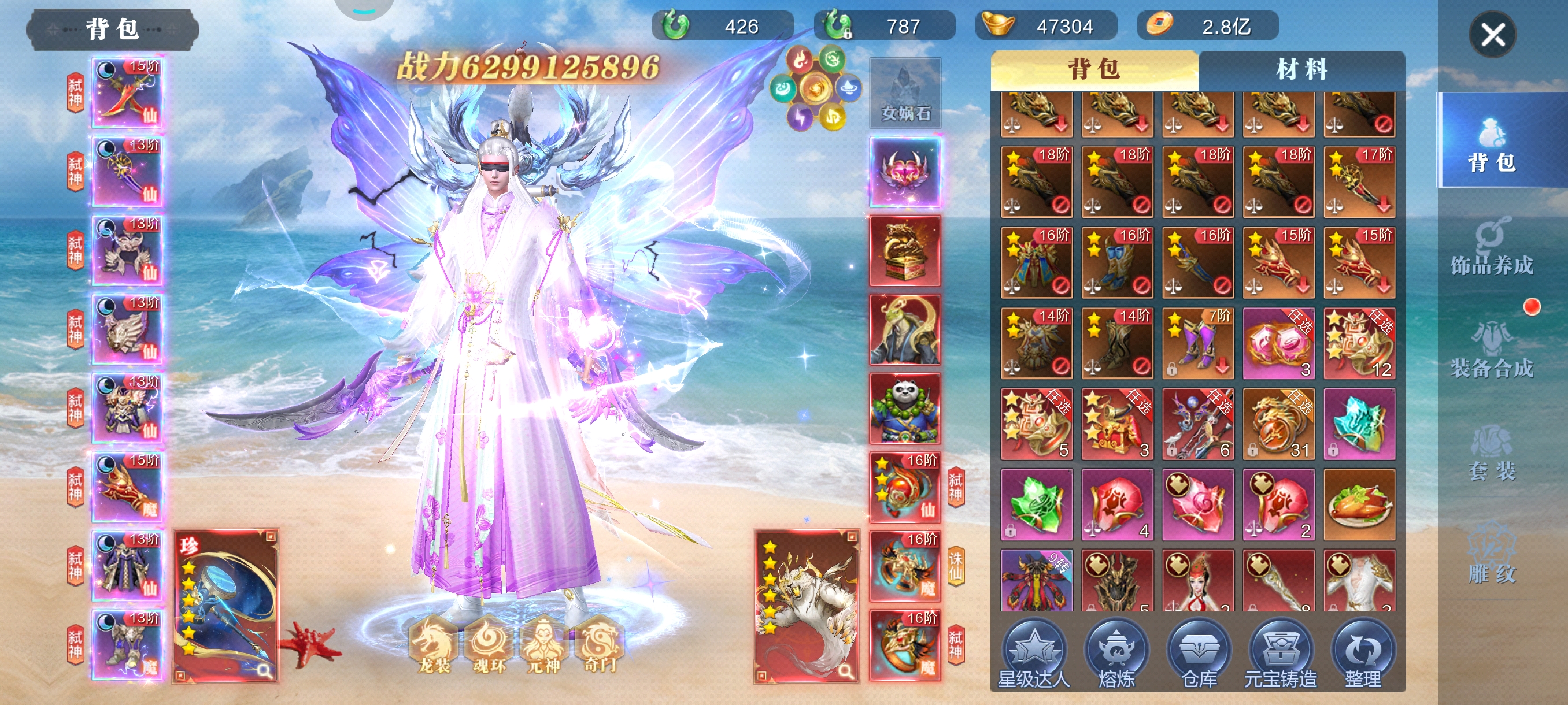Click the 女娲石 slot
This screenshot has height=705, width=1568.
point(905,92)
